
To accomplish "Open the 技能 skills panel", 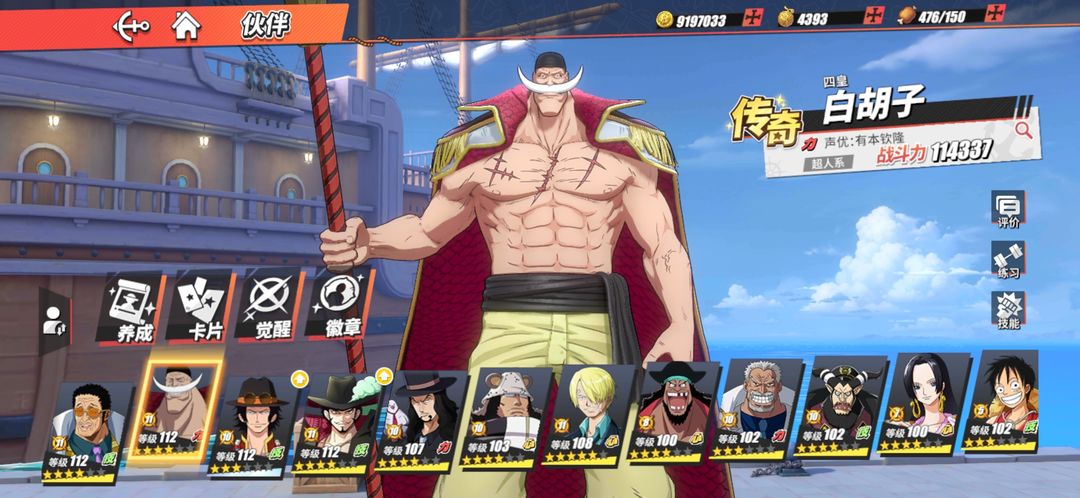I will [x=1008, y=311].
